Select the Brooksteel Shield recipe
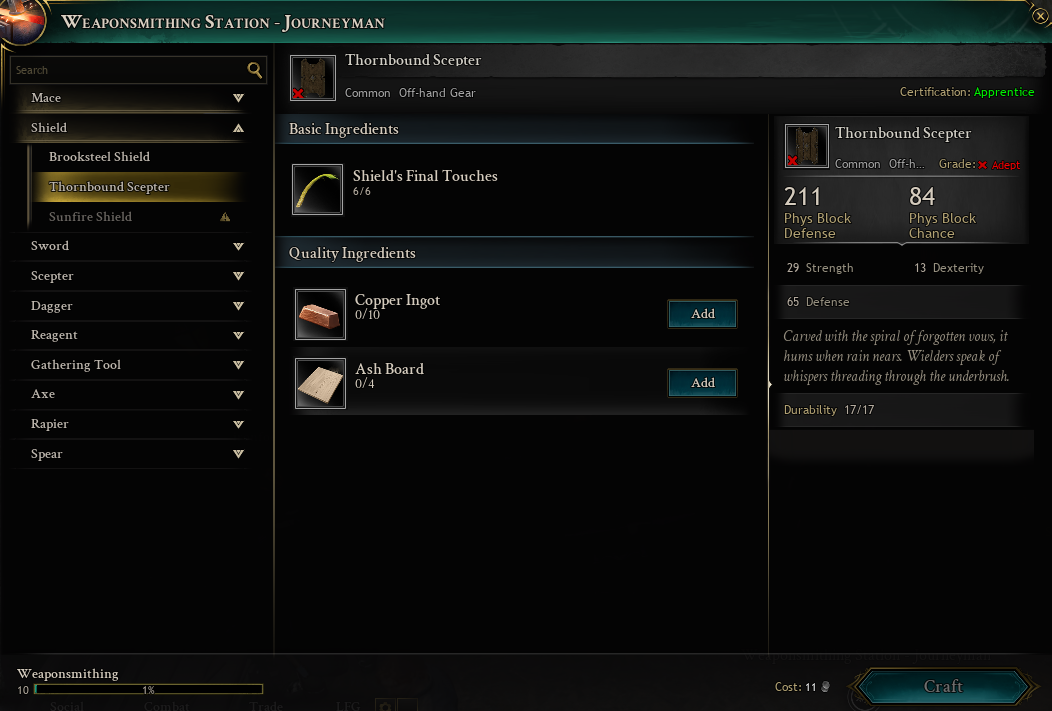Image resolution: width=1052 pixels, height=711 pixels. [x=100, y=157]
